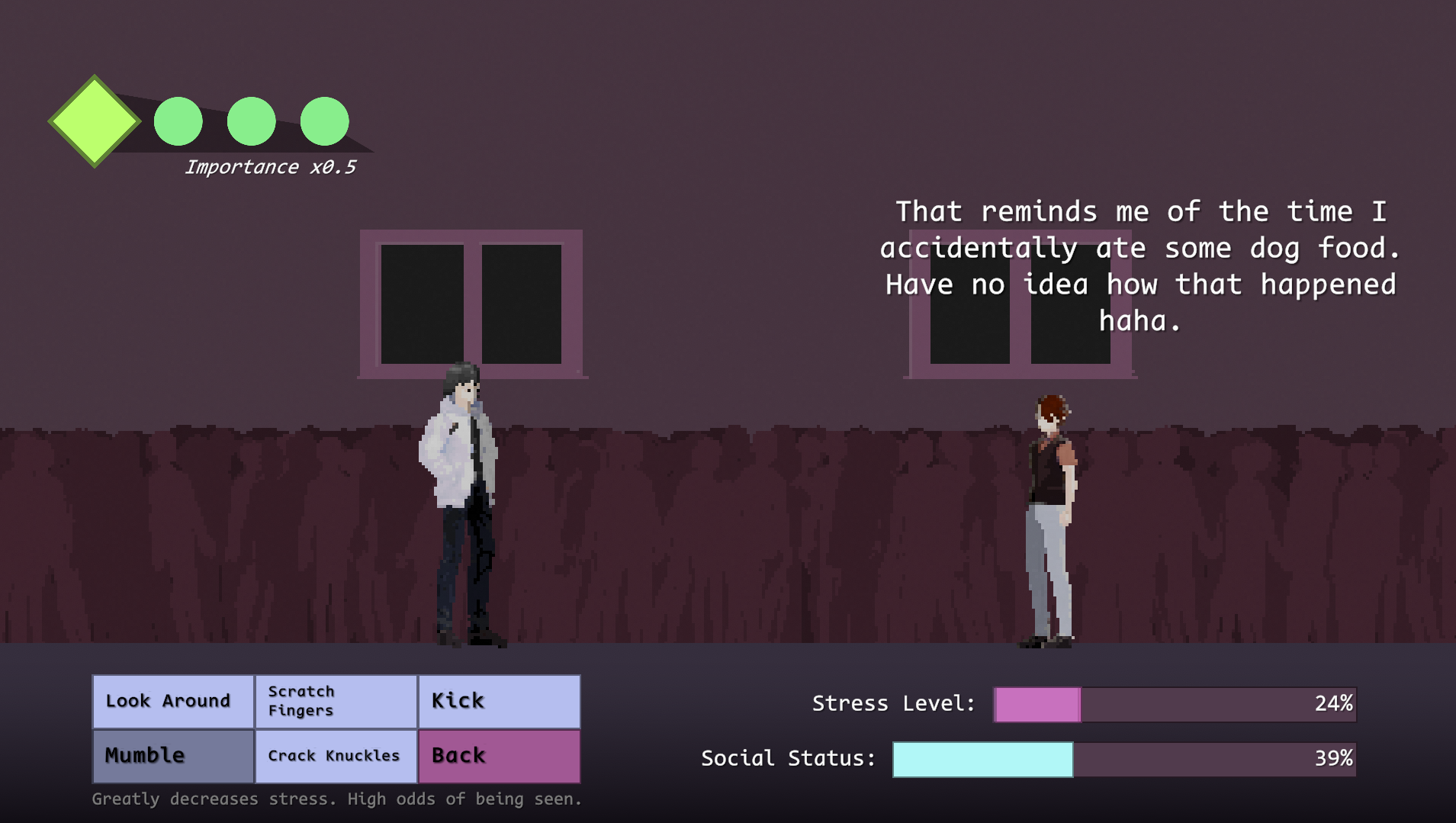Go back with the pink Back button

pos(499,756)
